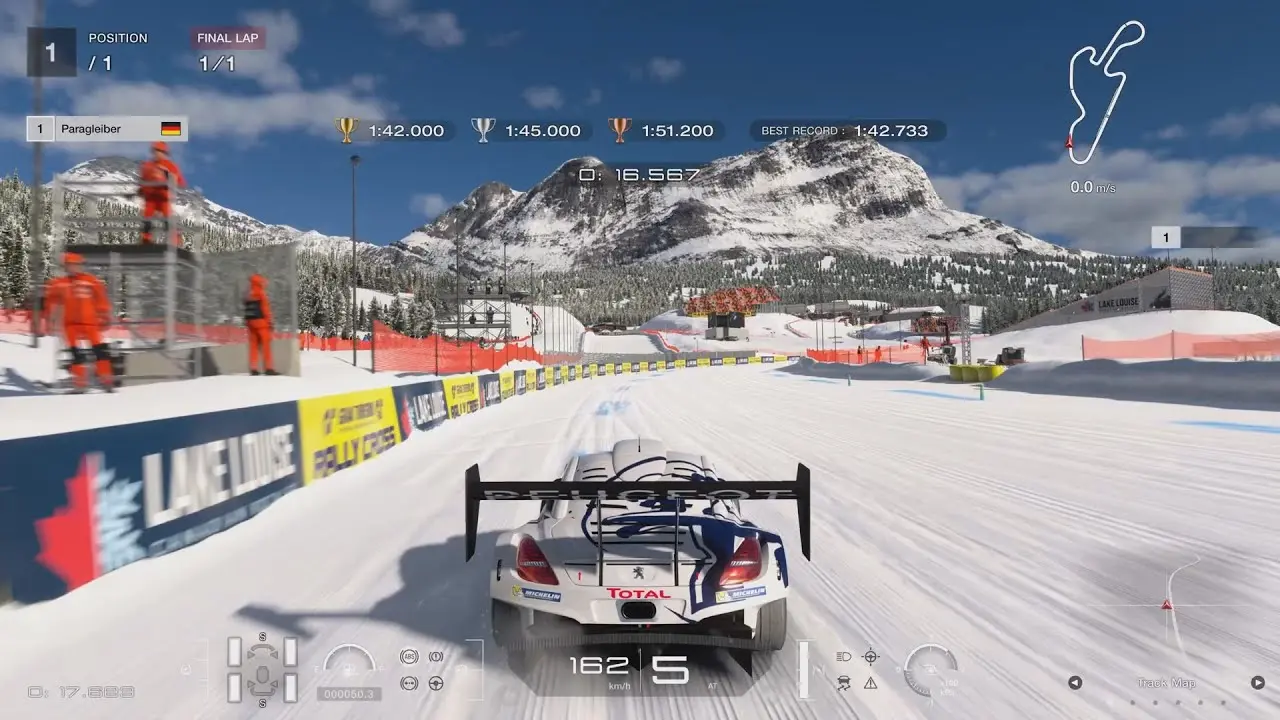
Task: Click the traction control skid icon
Action: (x=843, y=683)
